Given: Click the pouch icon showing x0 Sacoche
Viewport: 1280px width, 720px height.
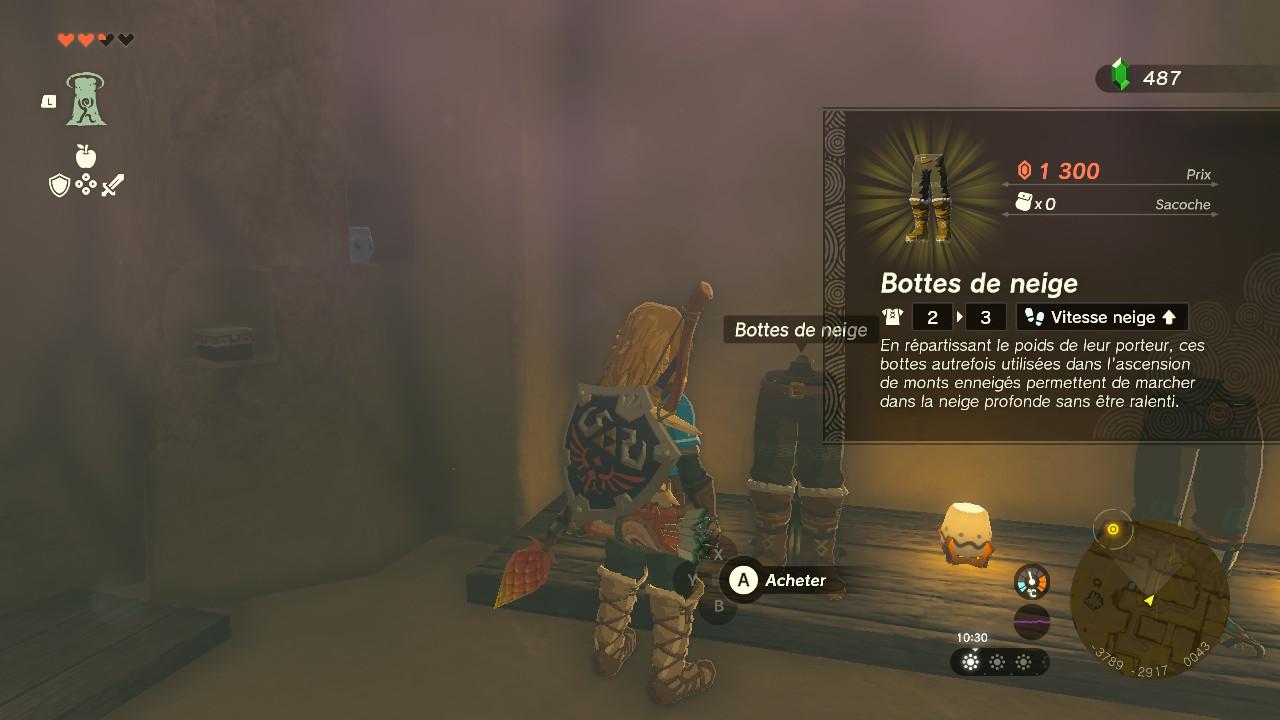Looking at the screenshot, I should (x=1022, y=203).
